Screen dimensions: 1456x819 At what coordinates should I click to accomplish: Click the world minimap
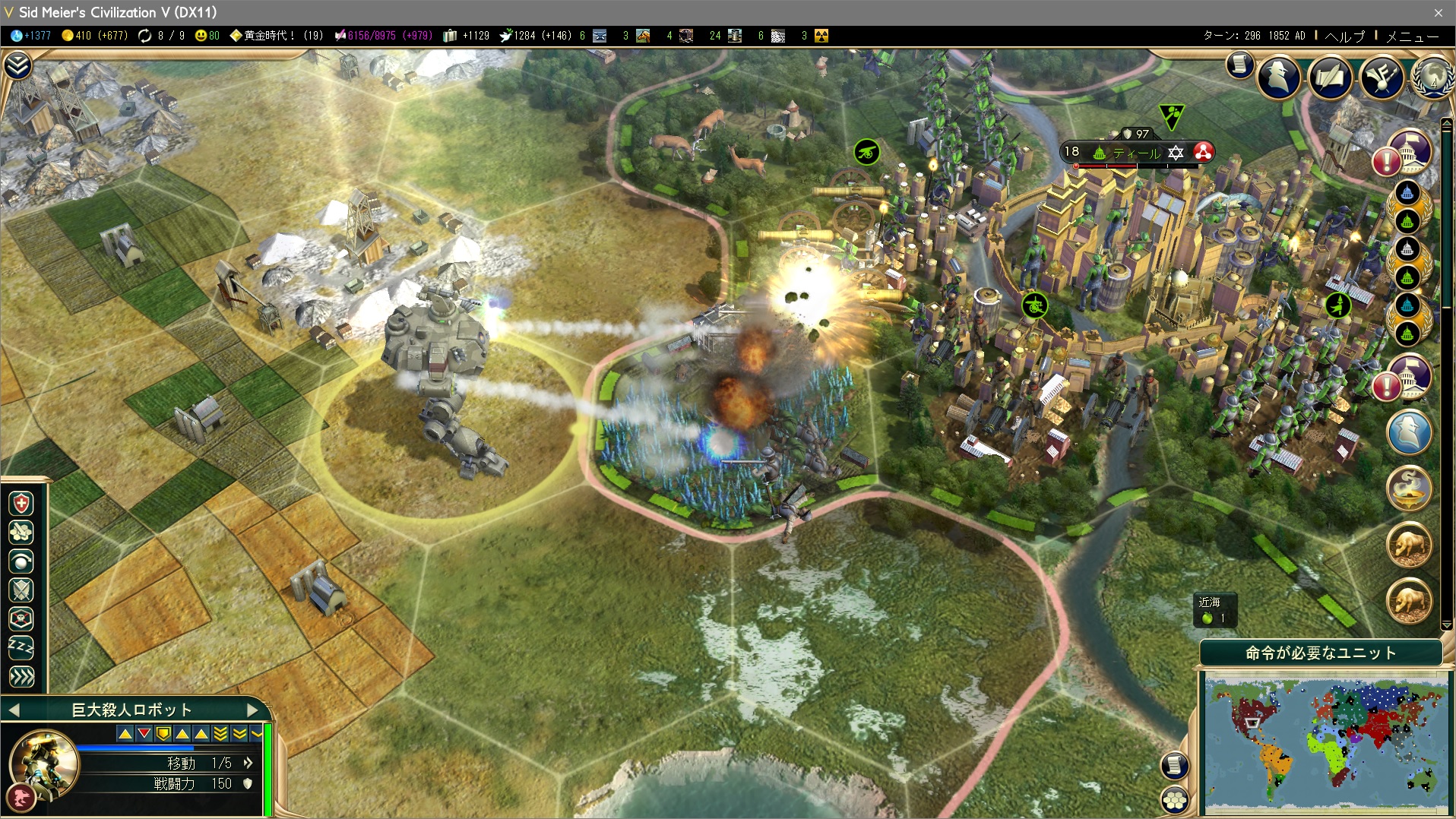point(1325,745)
